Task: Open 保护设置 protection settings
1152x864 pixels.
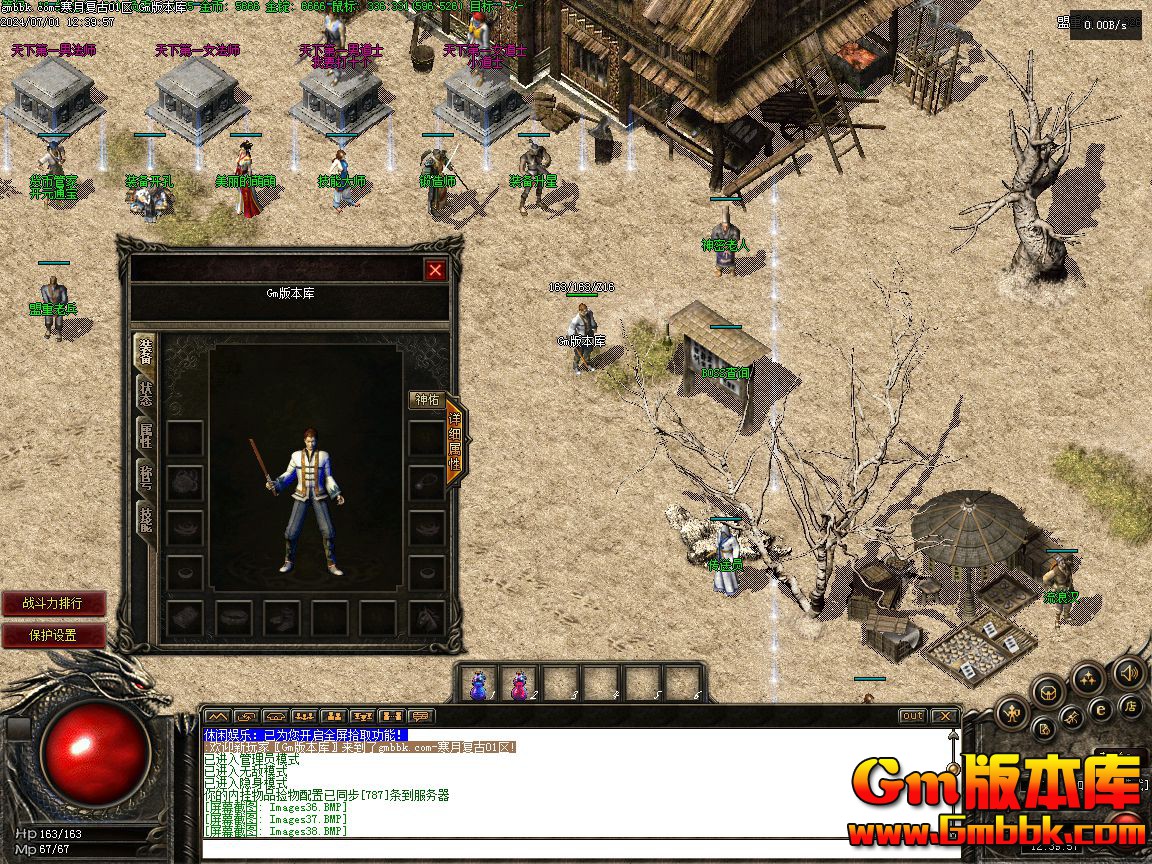Action: click(54, 635)
